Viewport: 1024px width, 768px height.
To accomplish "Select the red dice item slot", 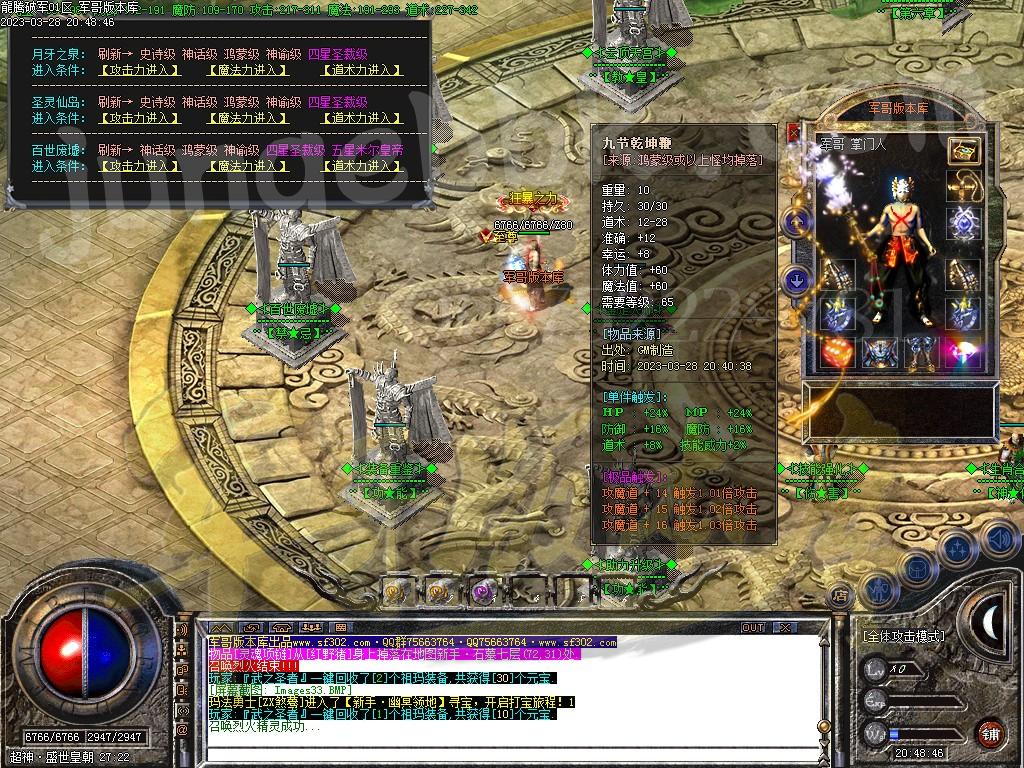I will pos(838,352).
